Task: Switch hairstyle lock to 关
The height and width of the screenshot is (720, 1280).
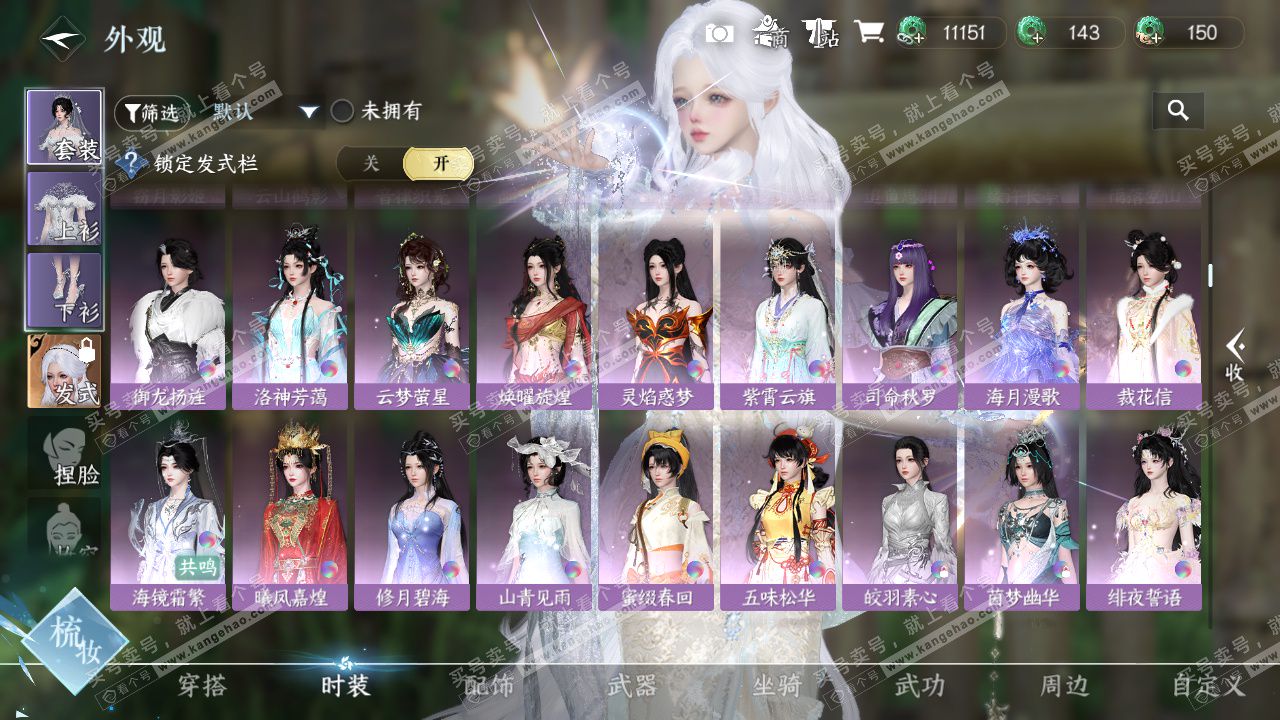Action: point(371,164)
